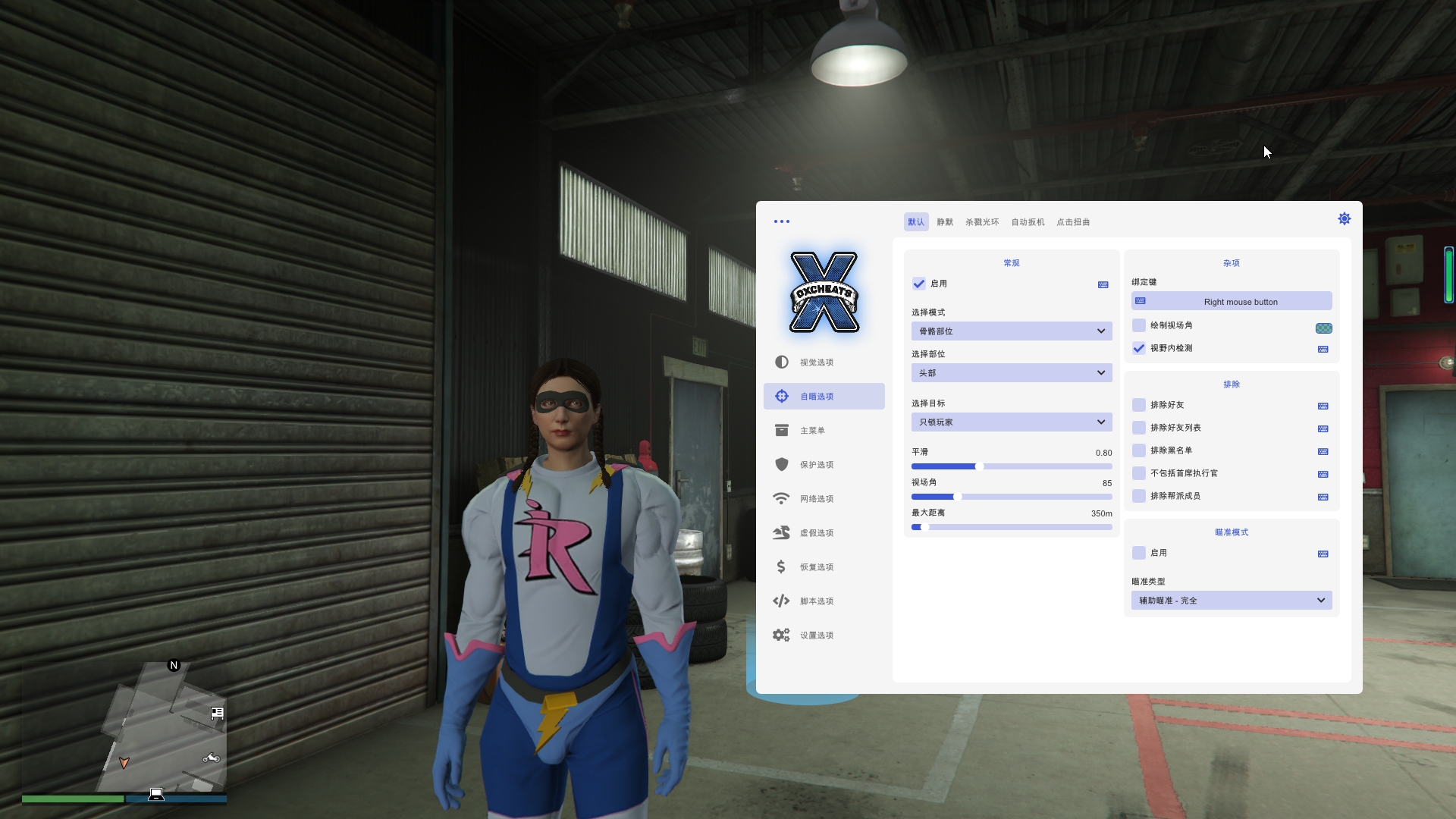Tick the 排除好友 checkbox
The image size is (1456, 819).
(x=1139, y=405)
